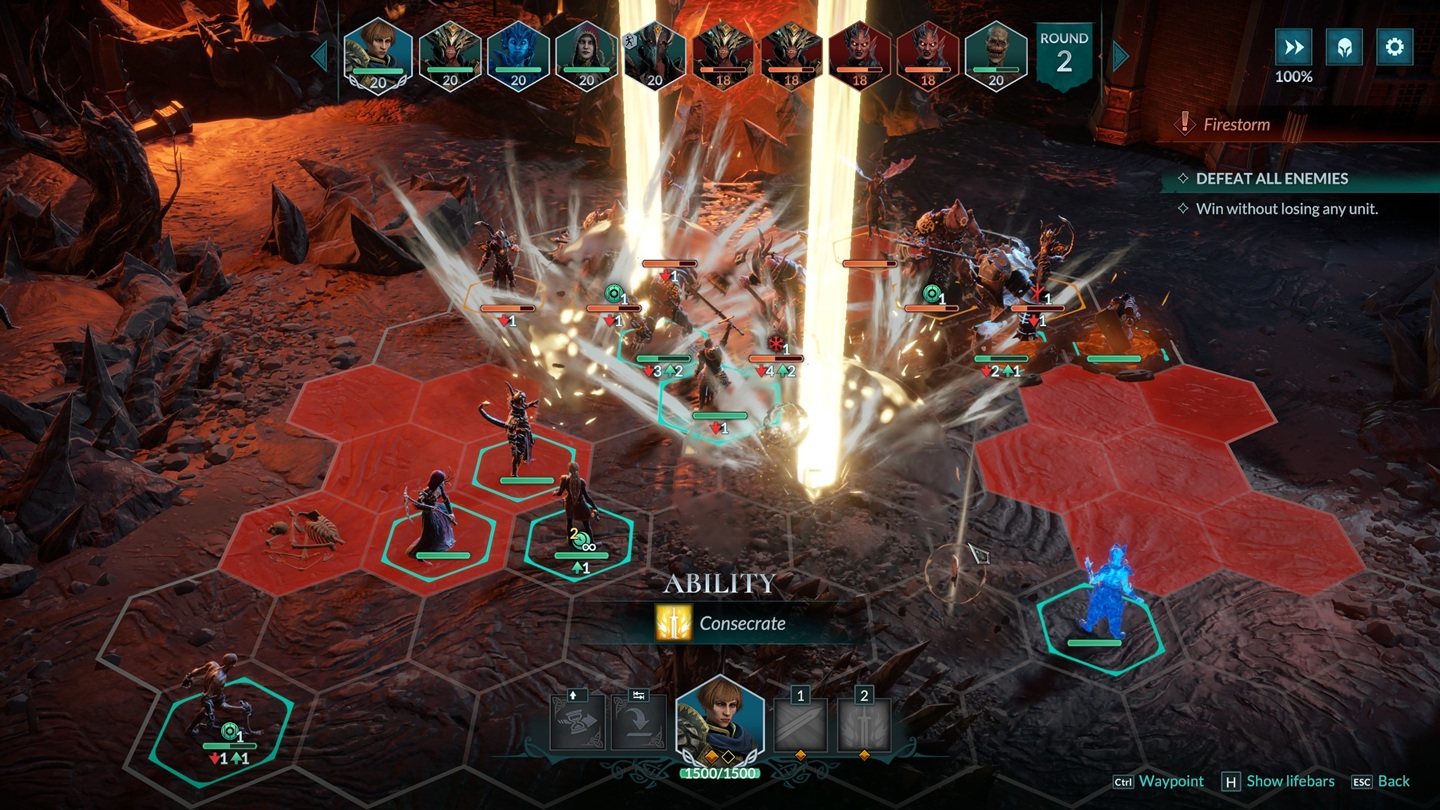Open the gear settings menu
The height and width of the screenshot is (810, 1440).
1394,47
